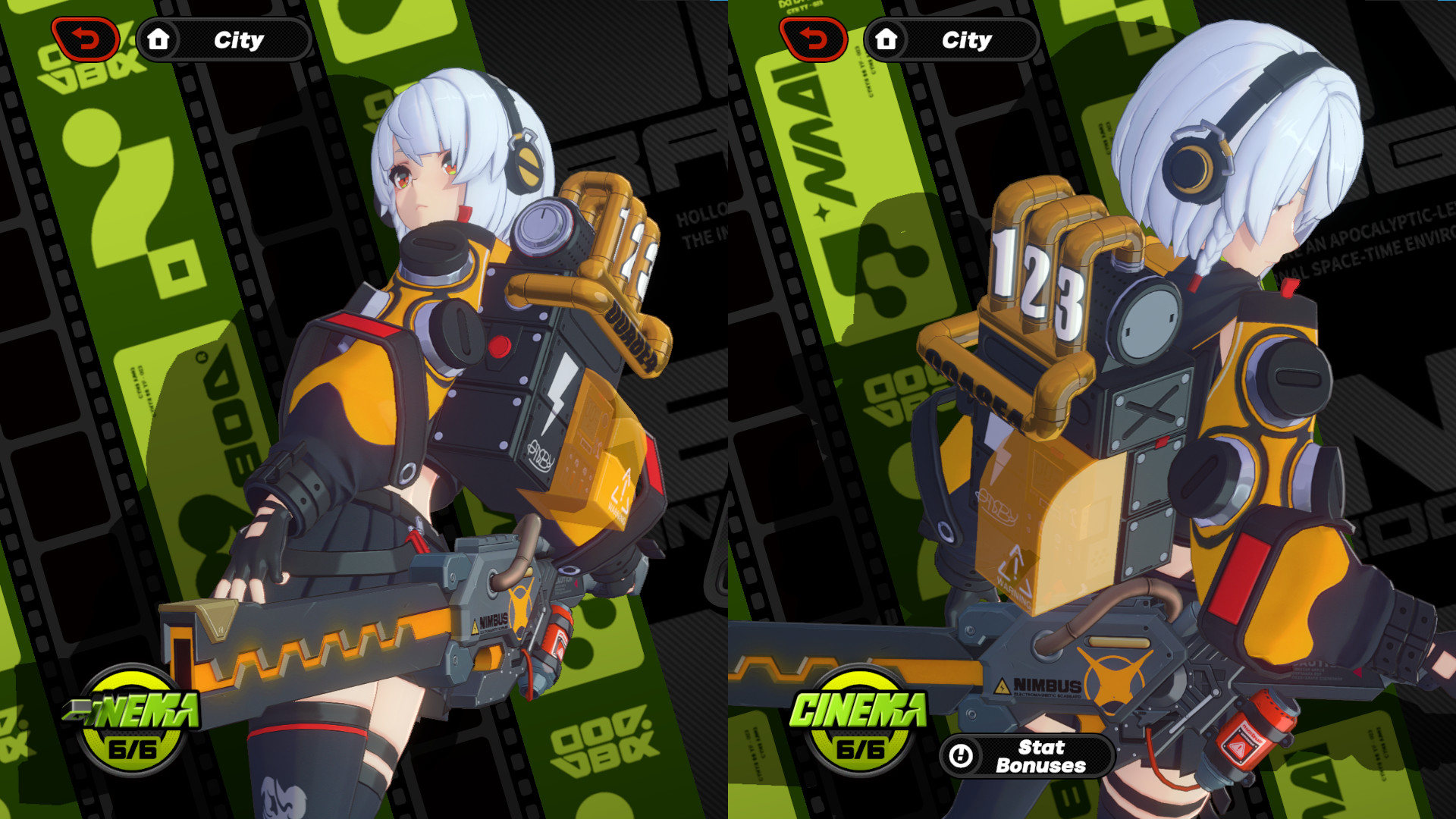This screenshot has height=819, width=1456.
Task: Switch to the left character view panel
Action: (364, 409)
